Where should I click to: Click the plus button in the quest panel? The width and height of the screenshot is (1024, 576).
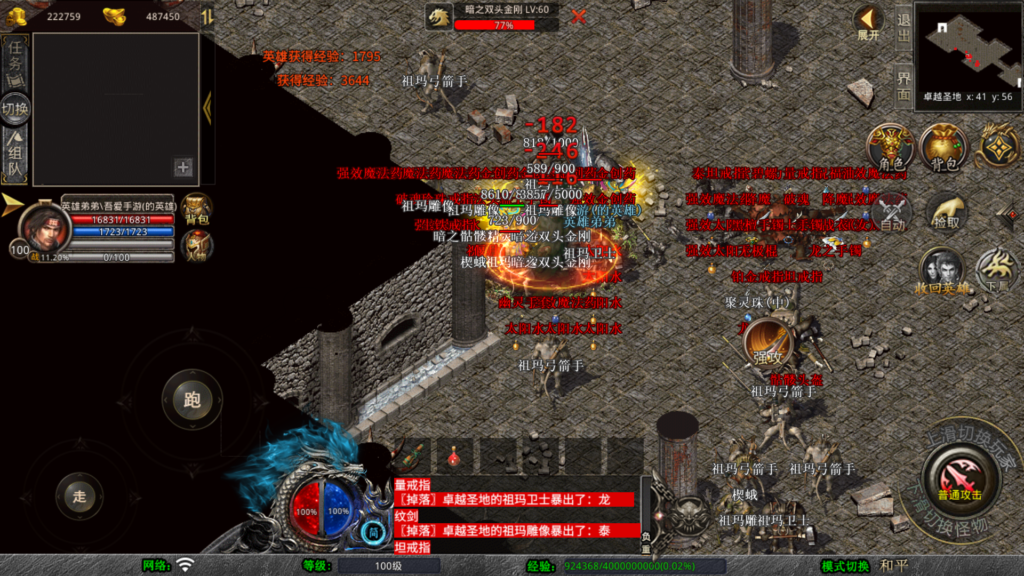tap(183, 167)
